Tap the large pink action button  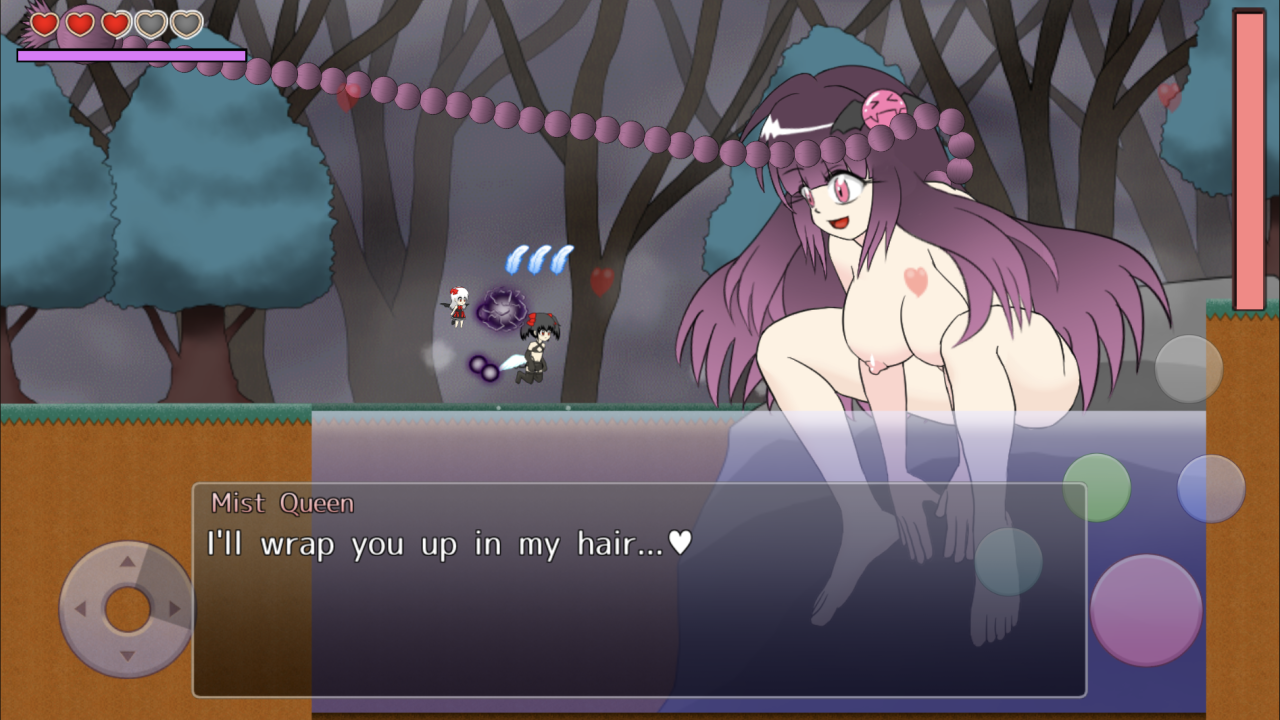(1146, 610)
